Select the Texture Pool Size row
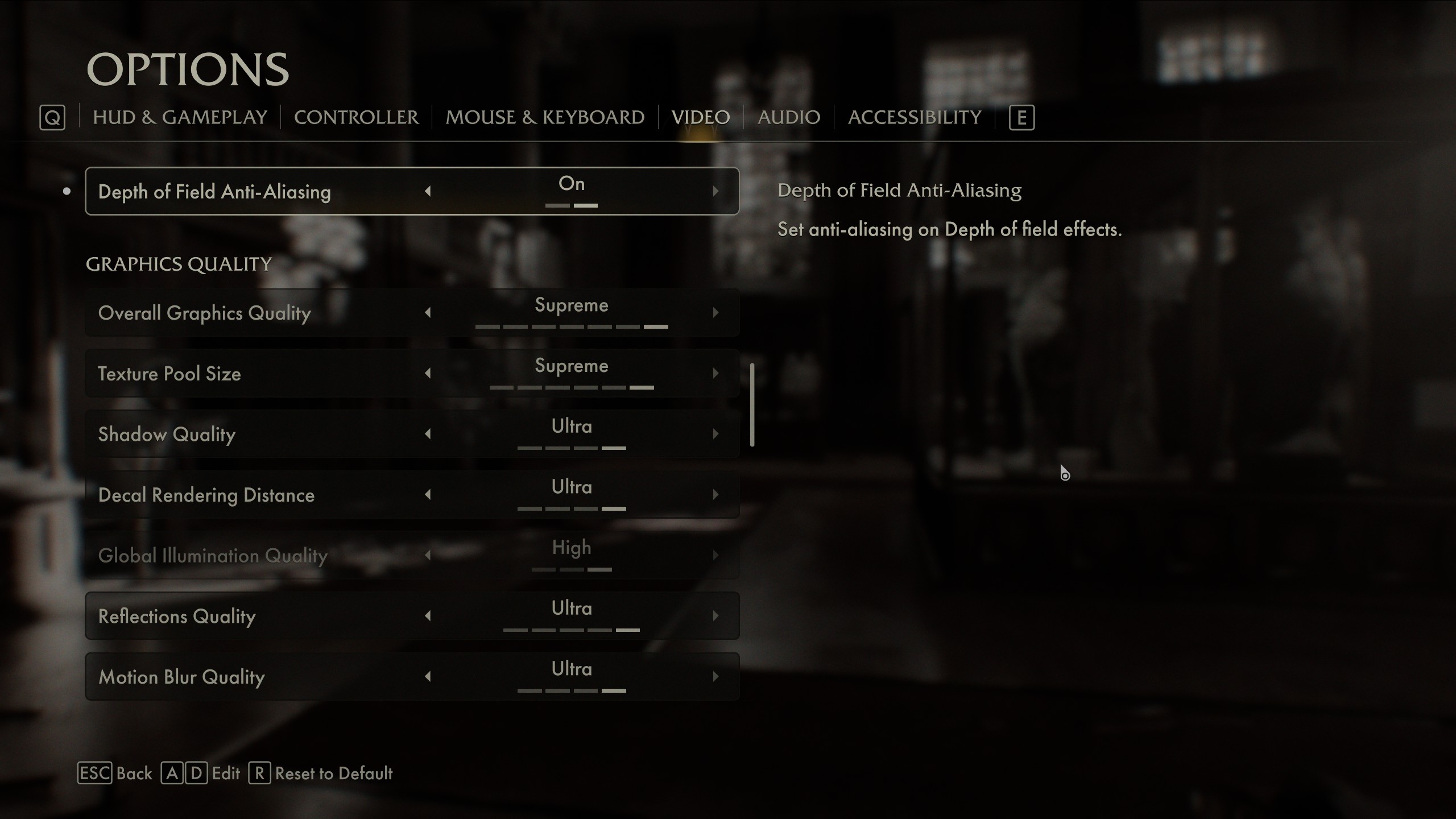The width and height of the screenshot is (1456, 819). [256, 374]
